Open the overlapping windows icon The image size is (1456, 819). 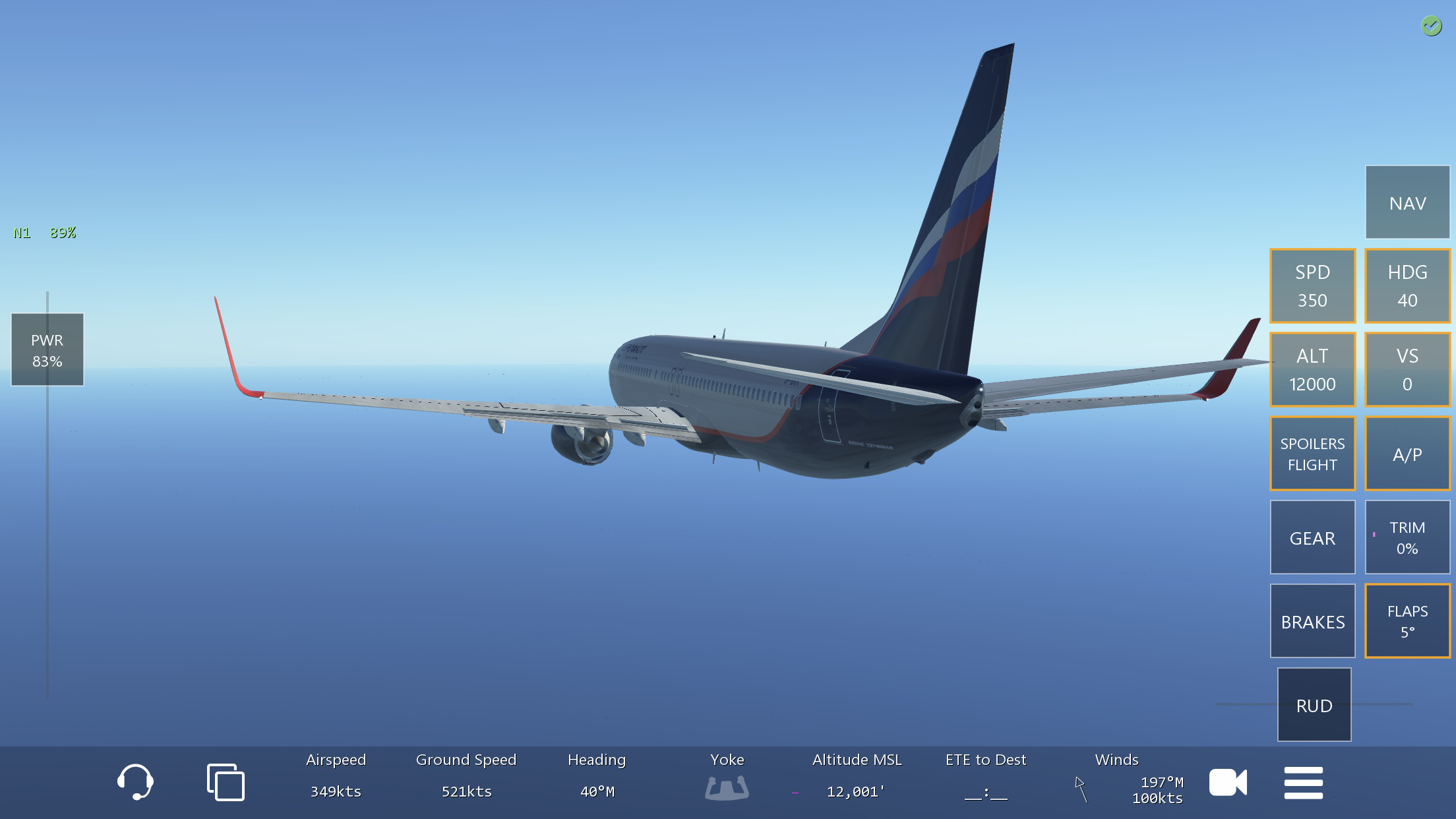click(226, 782)
